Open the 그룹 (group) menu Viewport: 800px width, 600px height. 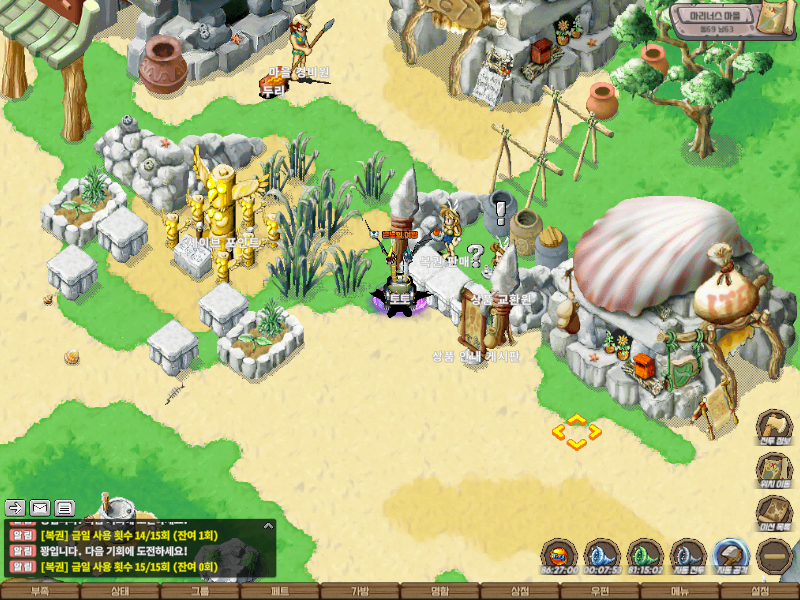pos(200,591)
